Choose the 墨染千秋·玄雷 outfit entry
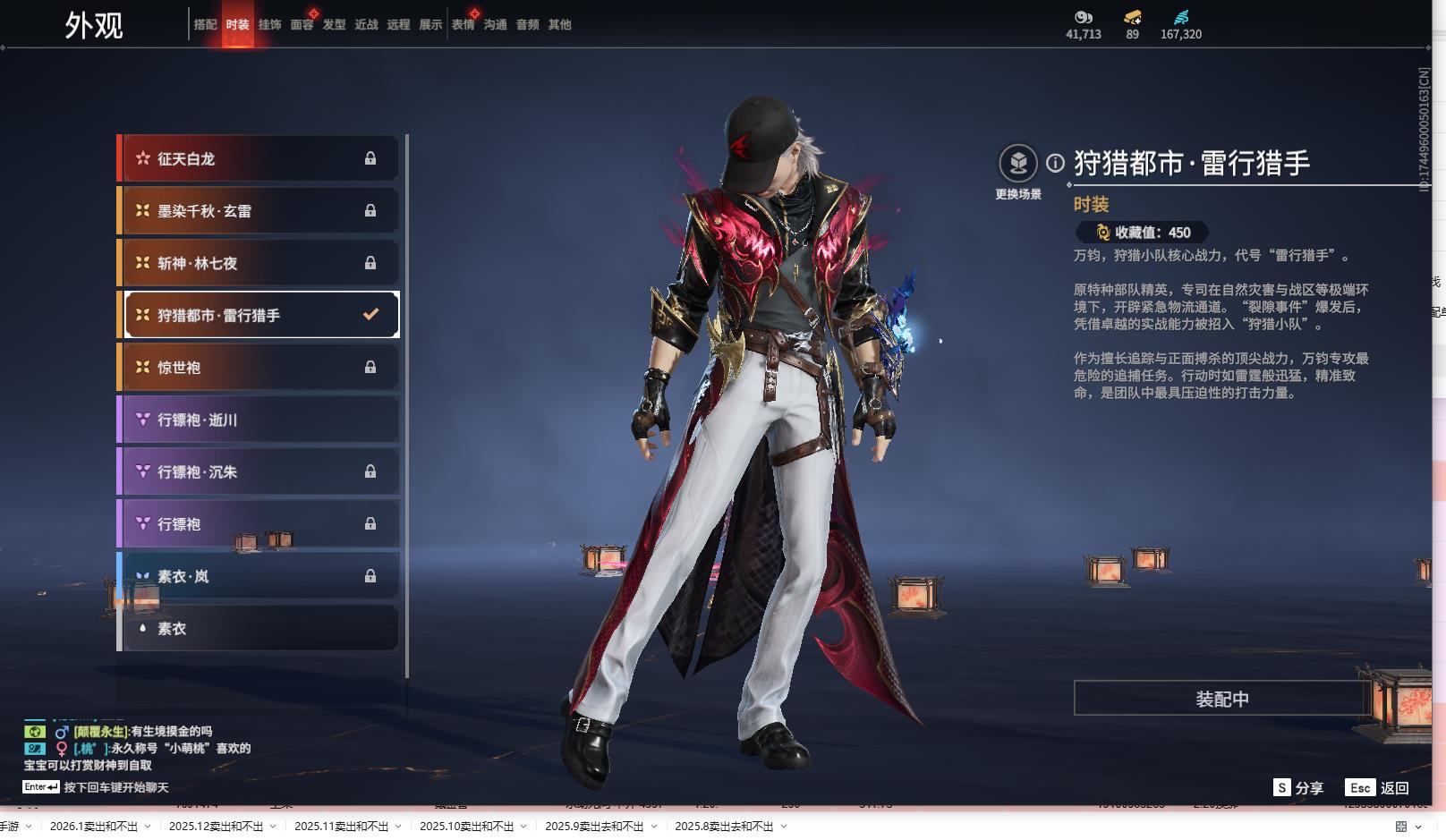The height and width of the screenshot is (840, 1446). pos(259,211)
